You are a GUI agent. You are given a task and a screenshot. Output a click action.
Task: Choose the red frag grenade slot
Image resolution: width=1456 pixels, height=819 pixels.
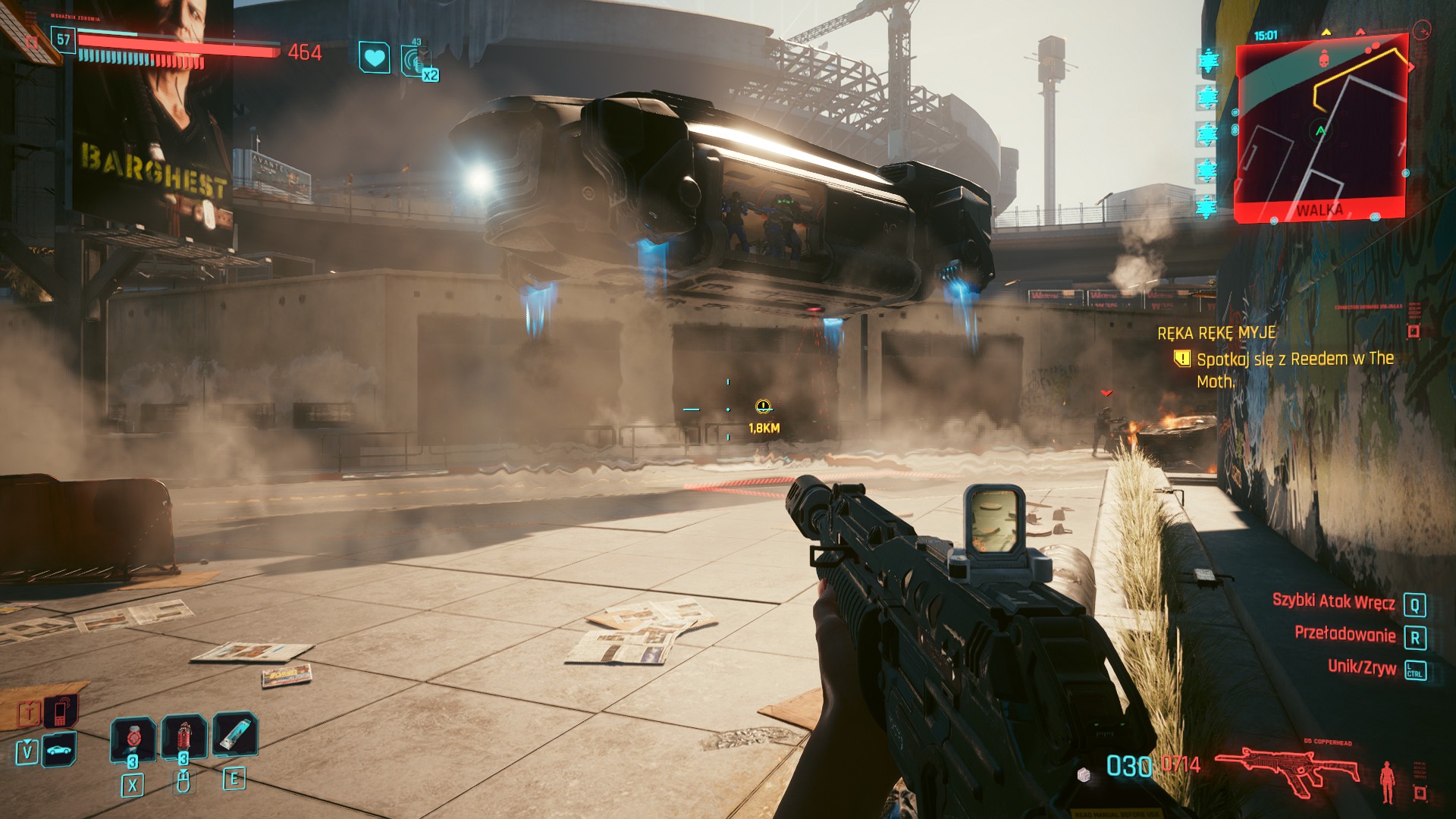(x=184, y=737)
